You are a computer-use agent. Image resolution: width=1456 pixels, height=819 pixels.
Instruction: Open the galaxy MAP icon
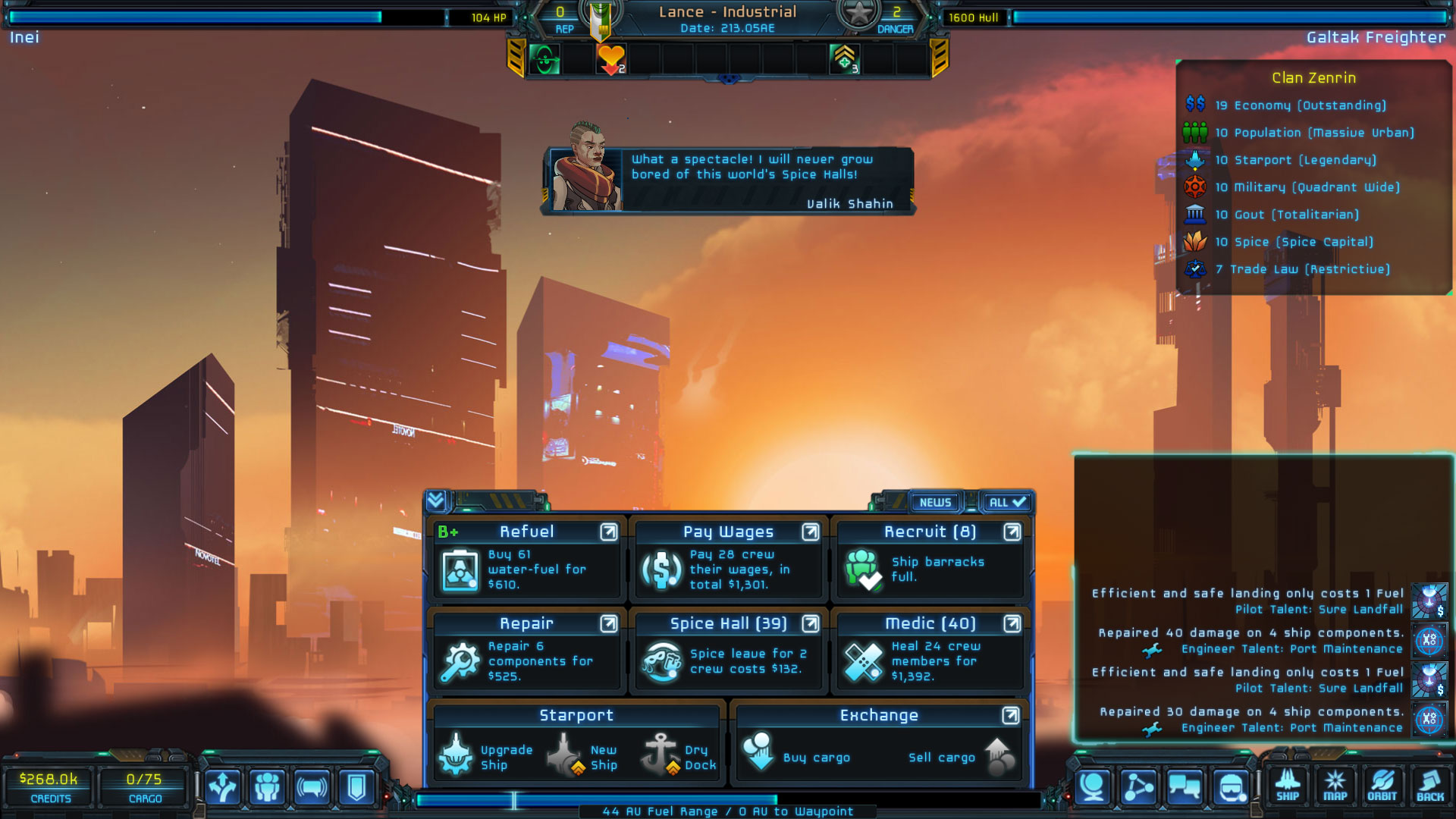point(1335,786)
